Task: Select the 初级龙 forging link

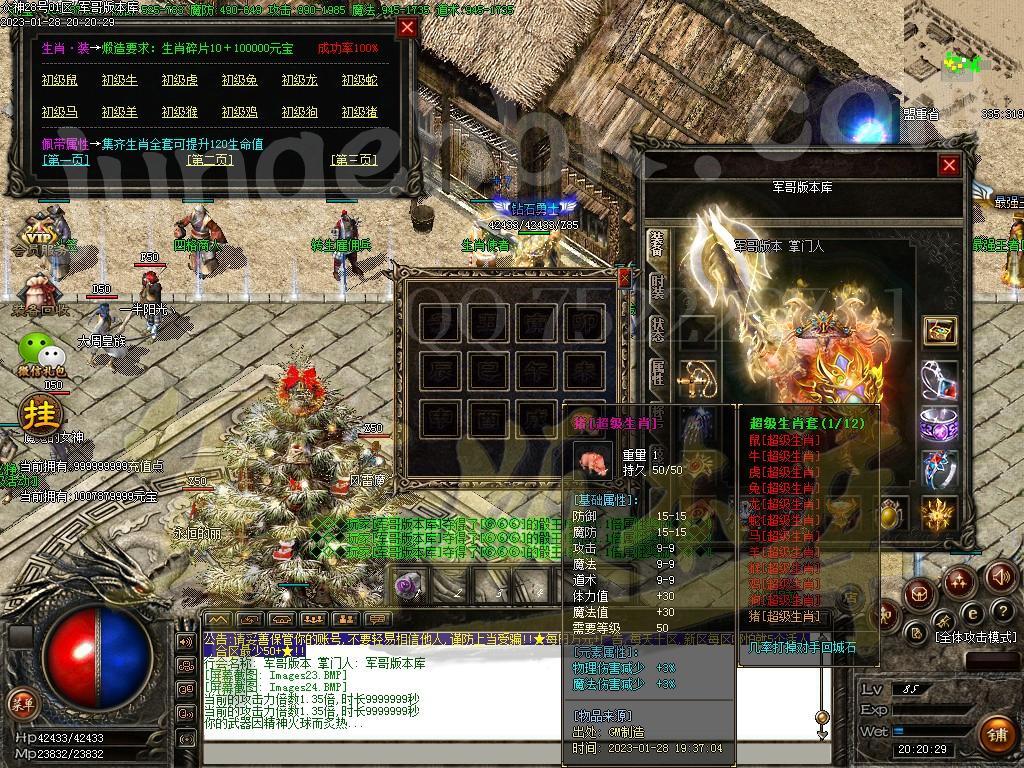Action: pyautogui.click(x=299, y=81)
